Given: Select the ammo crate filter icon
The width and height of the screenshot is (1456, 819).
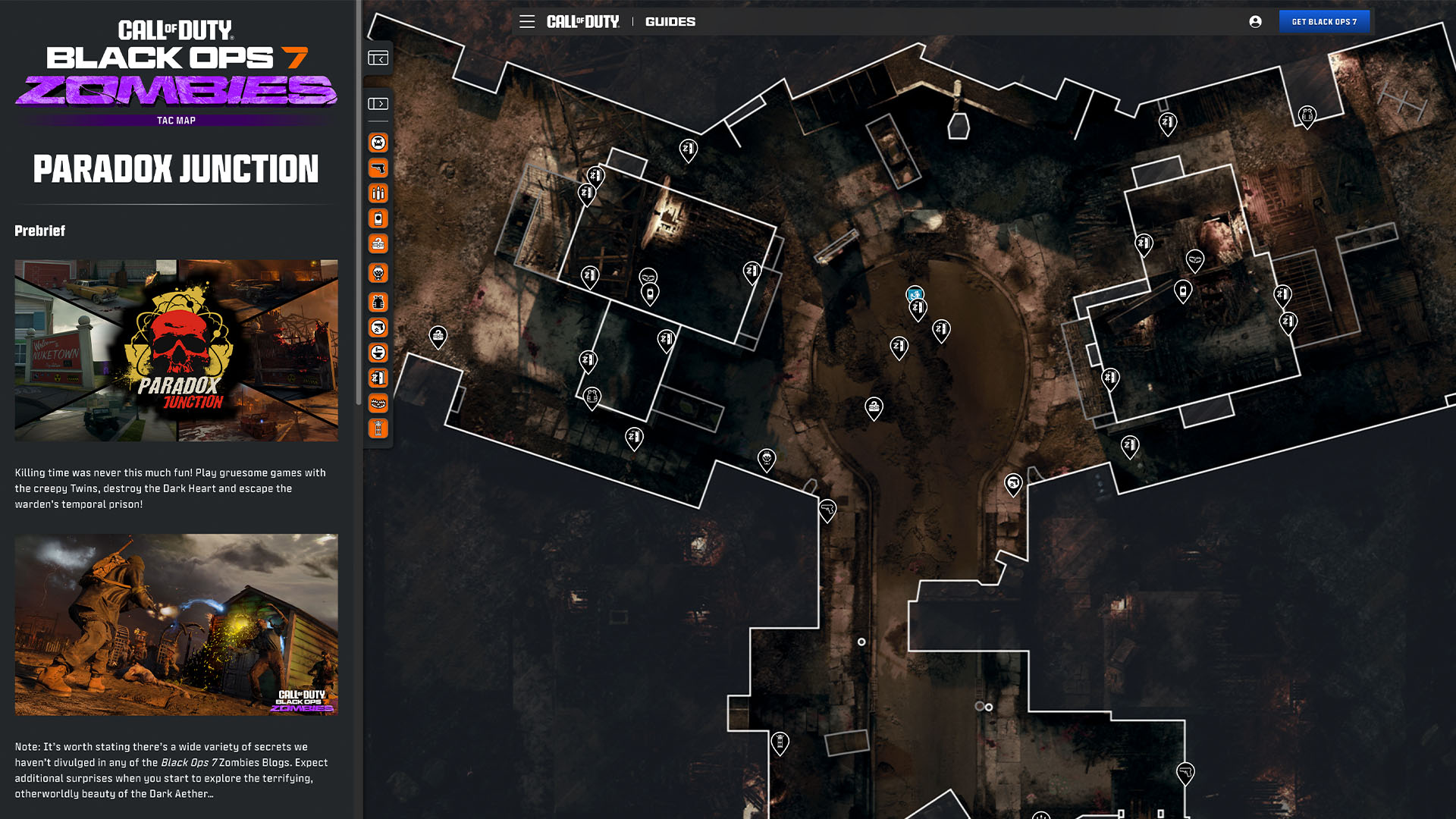Looking at the screenshot, I should (377, 193).
